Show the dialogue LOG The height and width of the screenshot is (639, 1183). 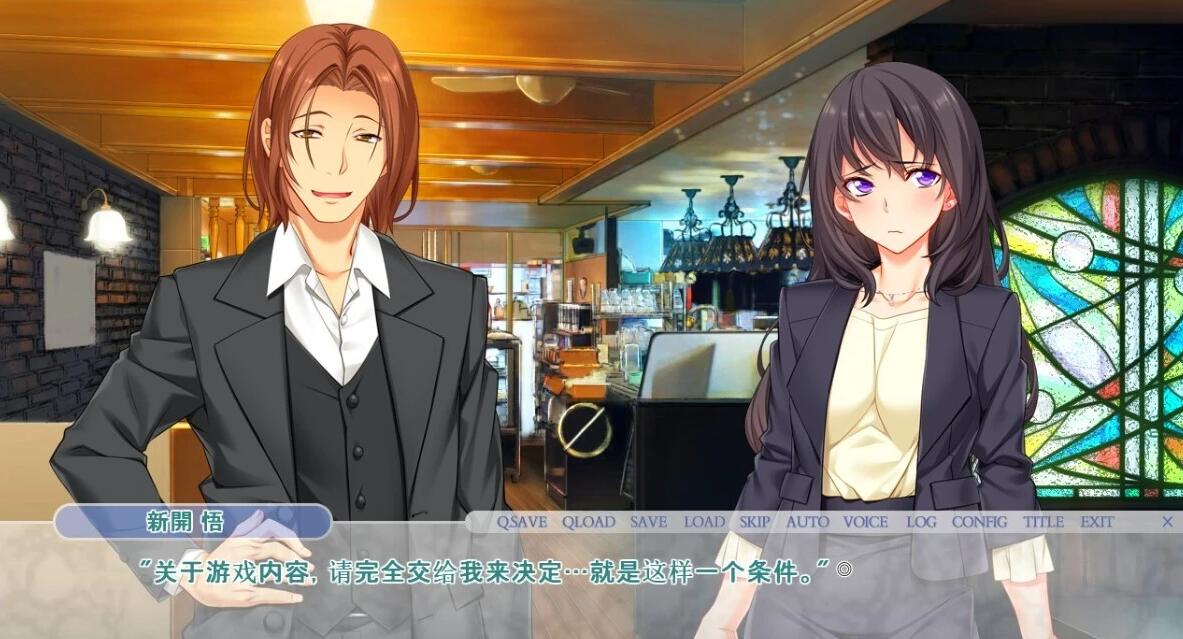point(921,522)
